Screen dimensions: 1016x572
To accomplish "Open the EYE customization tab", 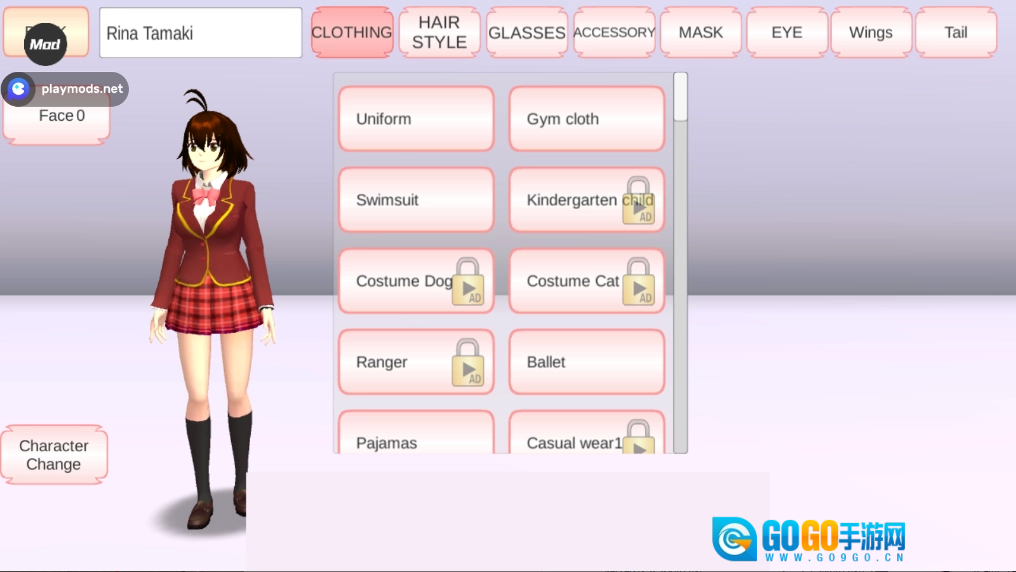I will [x=787, y=33].
